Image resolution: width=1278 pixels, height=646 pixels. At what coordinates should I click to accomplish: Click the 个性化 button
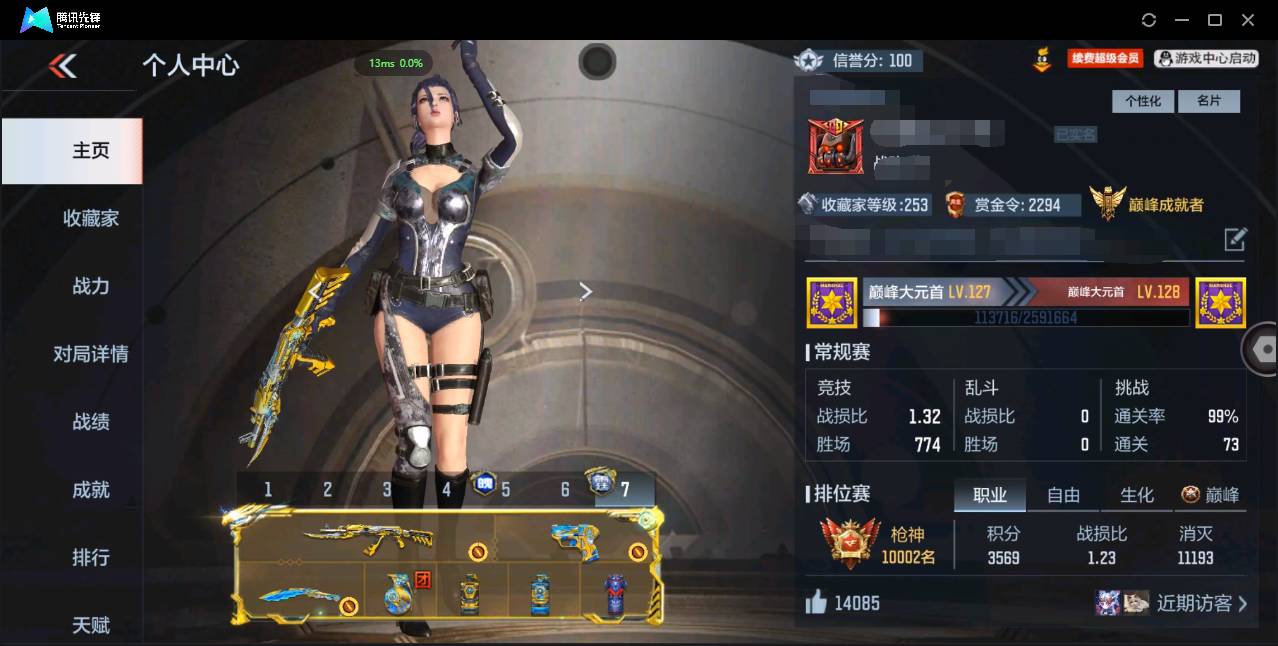click(x=1142, y=101)
